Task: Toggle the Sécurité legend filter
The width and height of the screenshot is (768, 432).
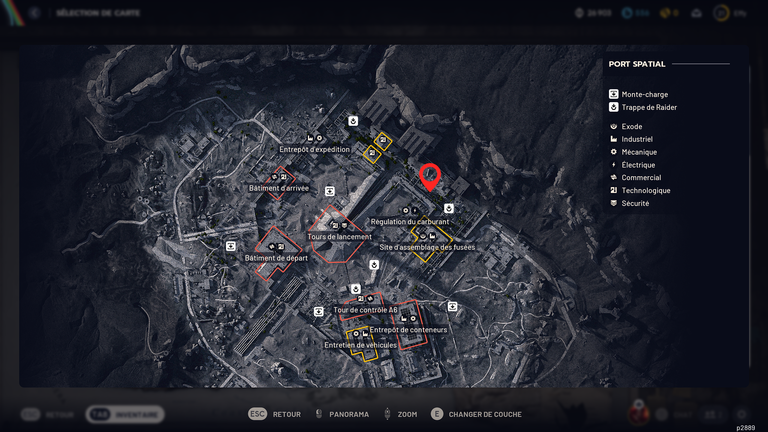Action: point(635,203)
